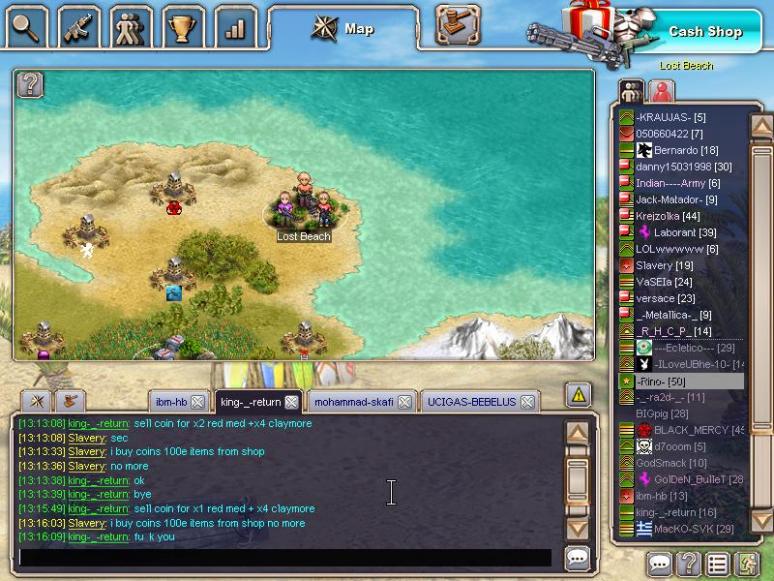
Task: Close the king-_-return chat tab
Action: click(291, 402)
